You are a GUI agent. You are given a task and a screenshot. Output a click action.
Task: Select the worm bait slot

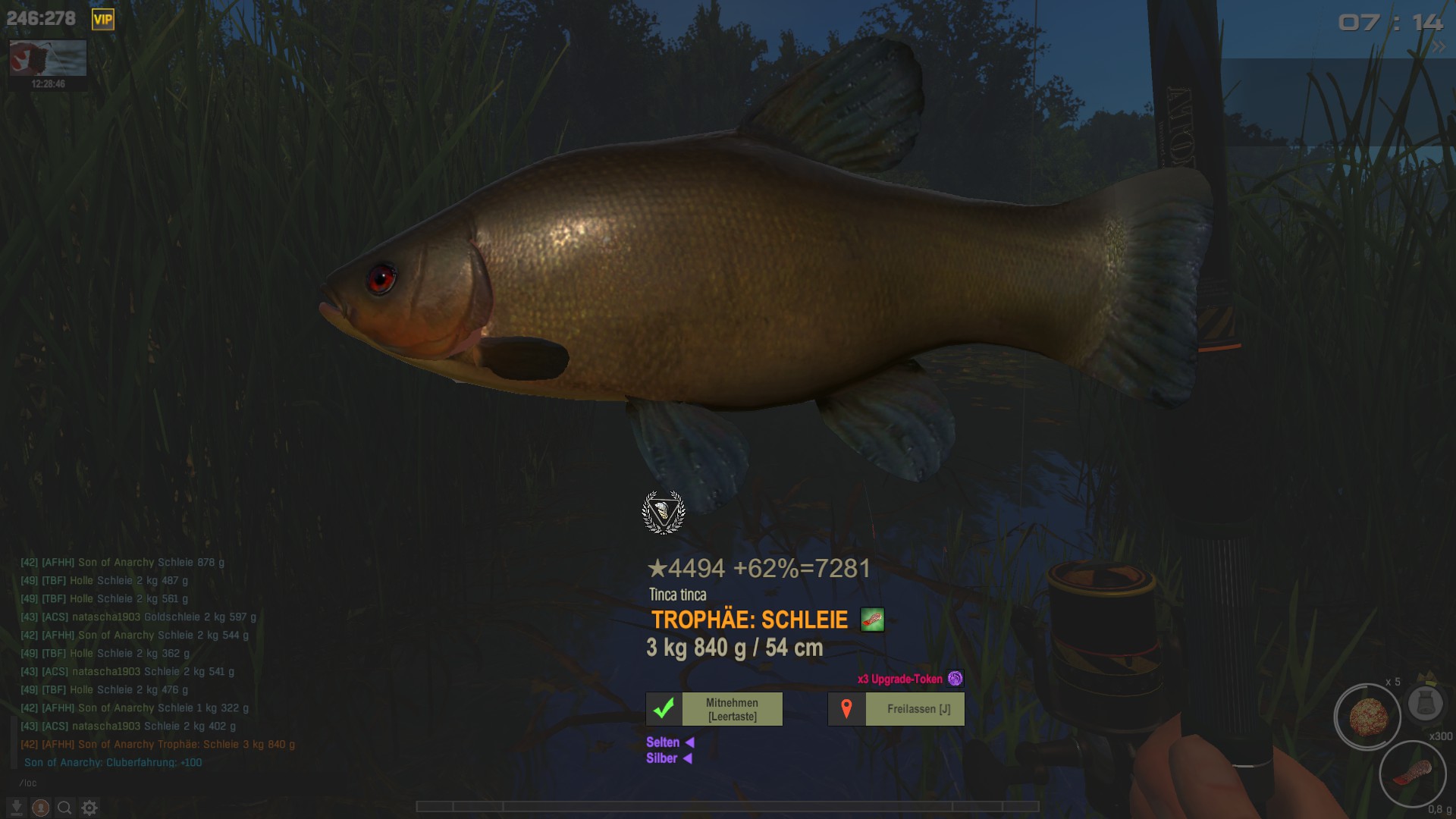(x=1412, y=774)
